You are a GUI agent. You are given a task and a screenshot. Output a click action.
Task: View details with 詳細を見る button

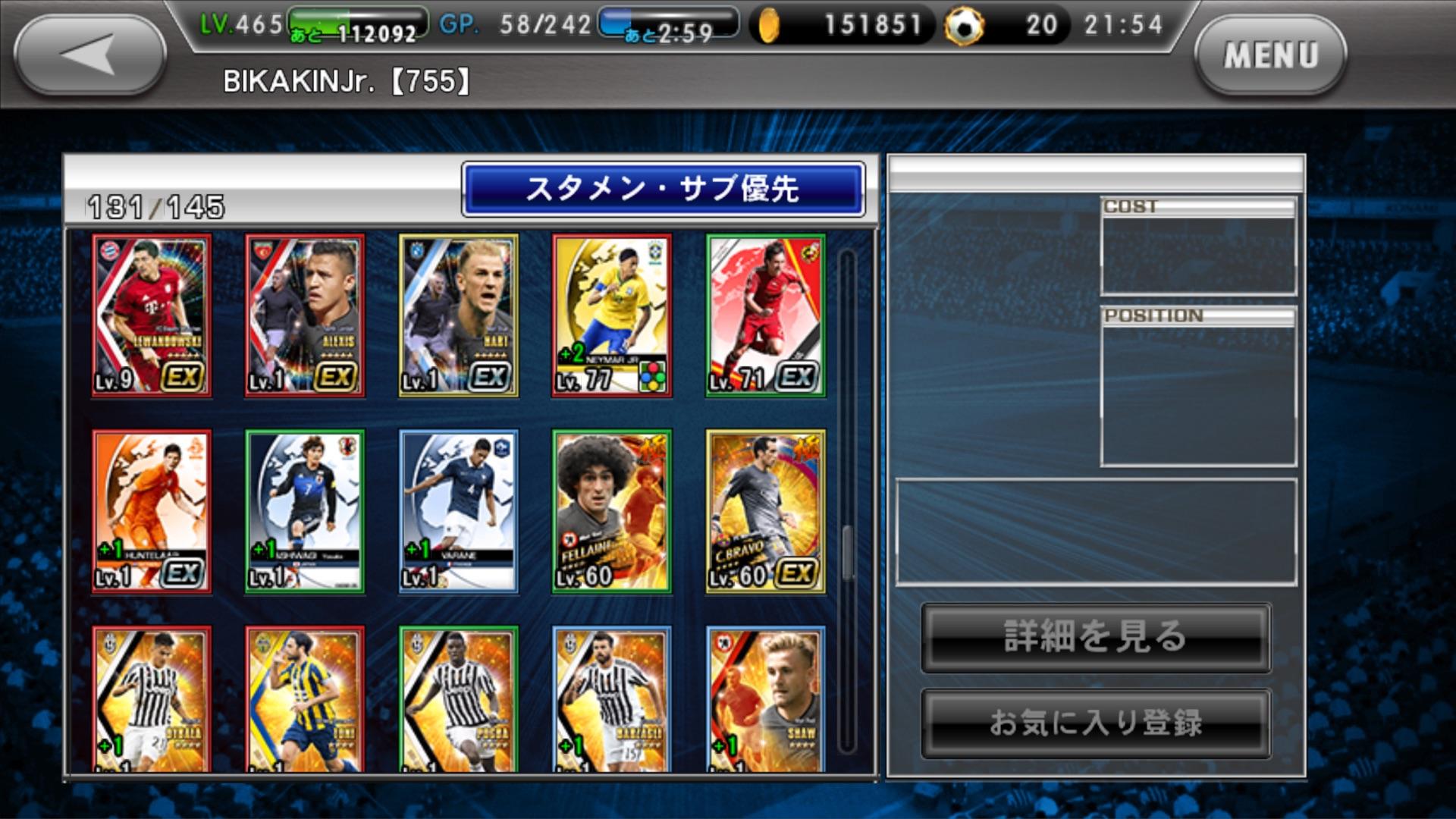[x=1096, y=638]
